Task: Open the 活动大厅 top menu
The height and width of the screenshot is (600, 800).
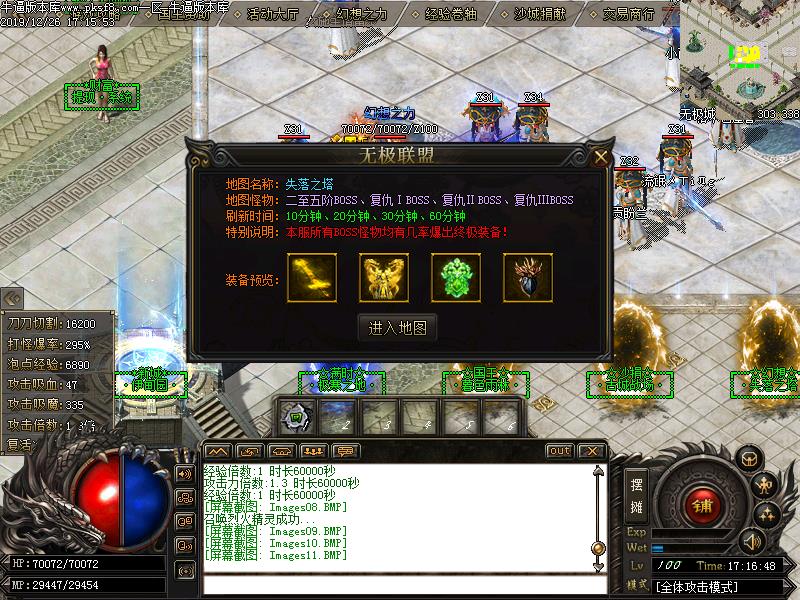Action: [x=272, y=14]
